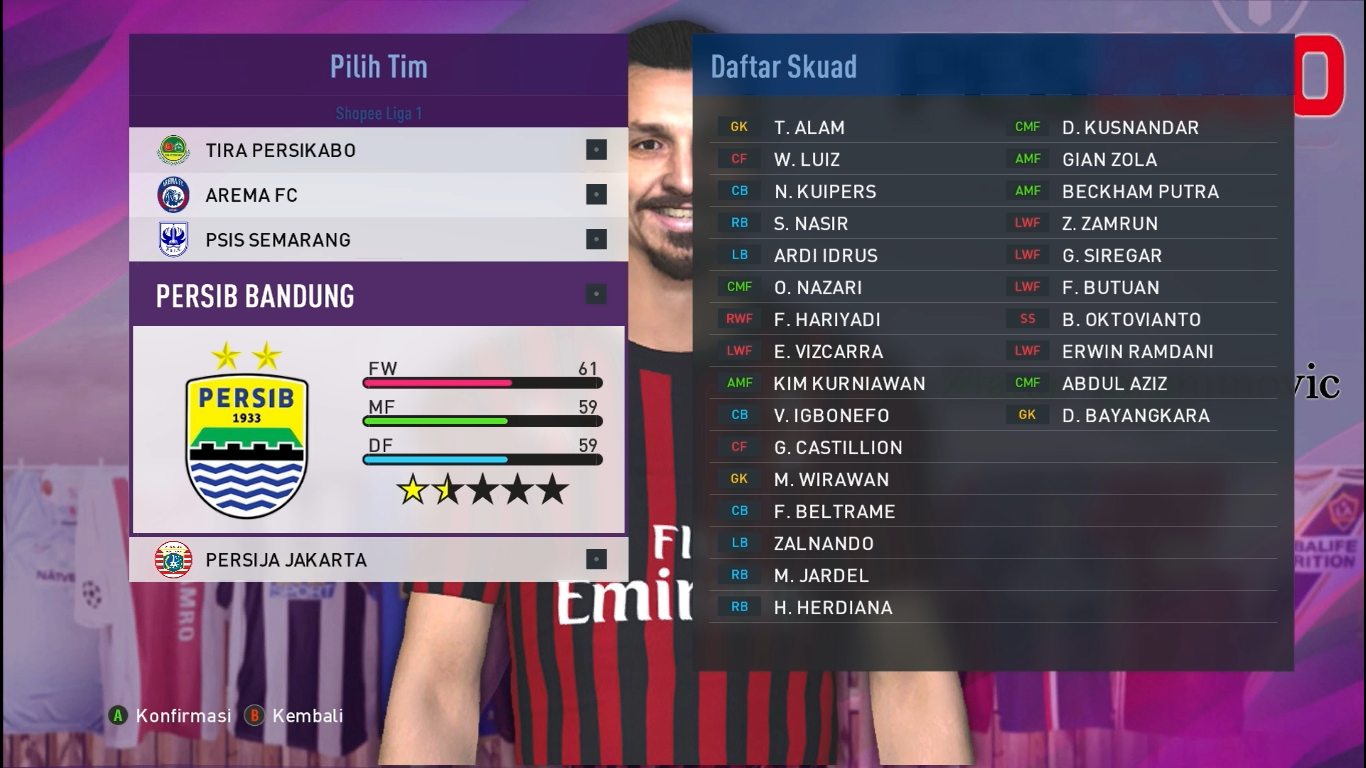Screen dimensions: 1366x768
Task: Select goalkeeper D. Bayangkara in squad list
Action: click(x=1135, y=416)
